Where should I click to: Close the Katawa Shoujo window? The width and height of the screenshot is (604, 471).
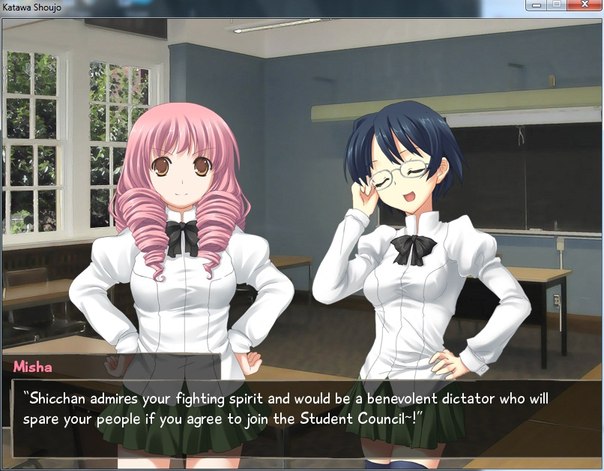[x=582, y=6]
